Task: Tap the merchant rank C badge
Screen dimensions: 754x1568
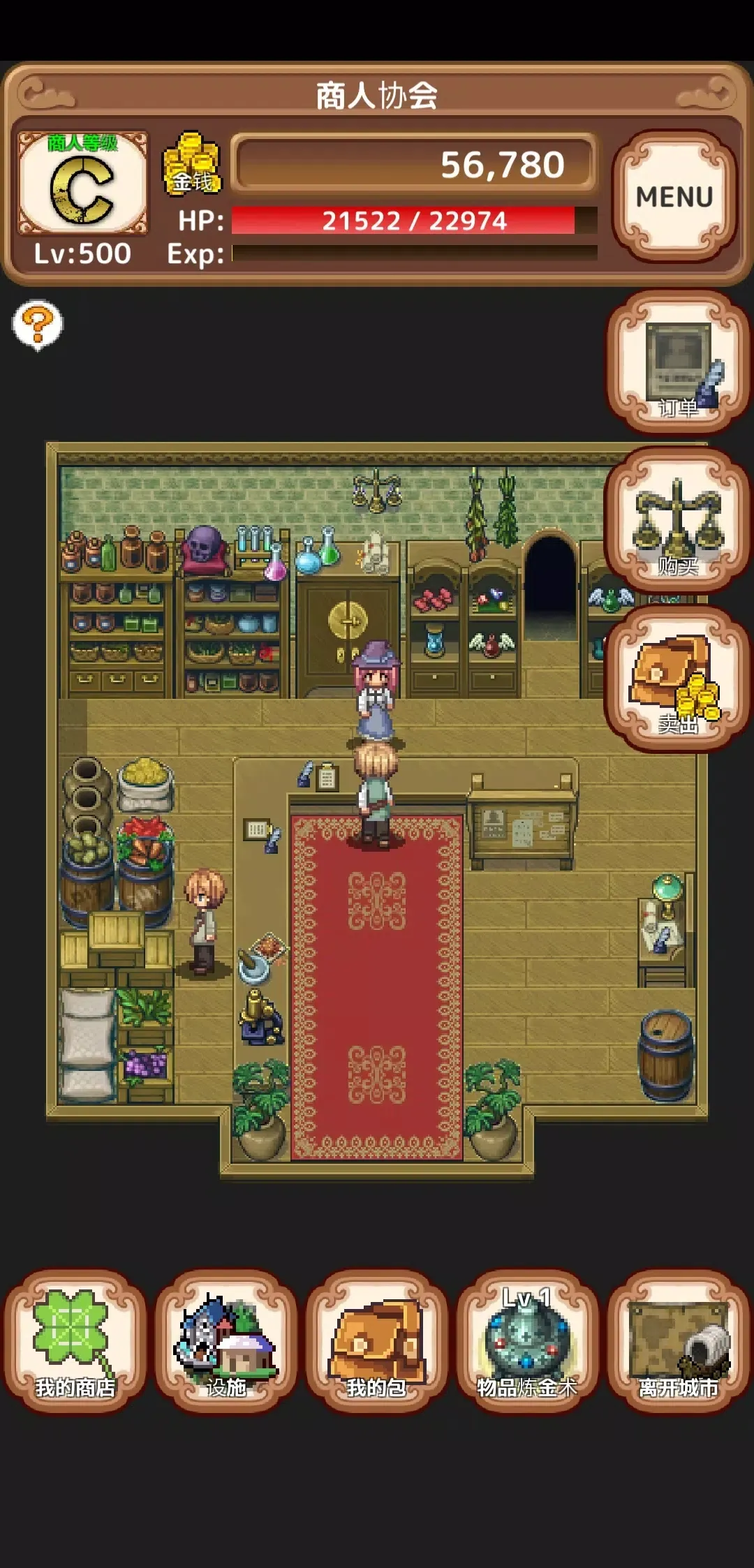Action: 82,184
